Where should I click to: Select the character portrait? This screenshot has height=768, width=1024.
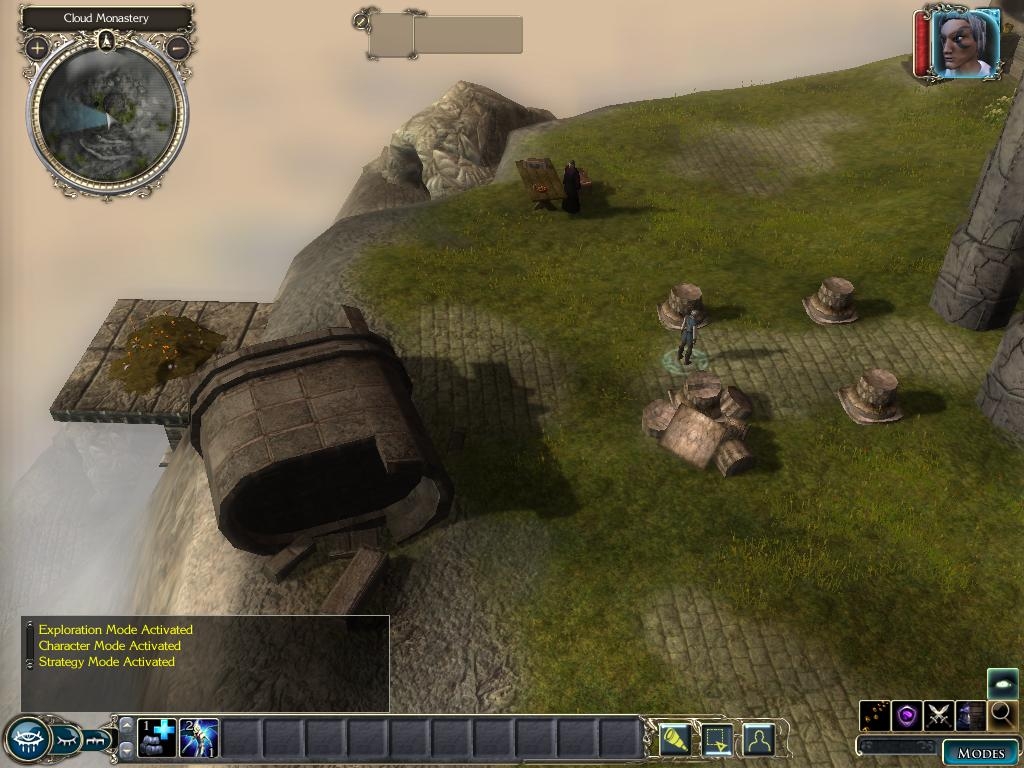pos(965,44)
